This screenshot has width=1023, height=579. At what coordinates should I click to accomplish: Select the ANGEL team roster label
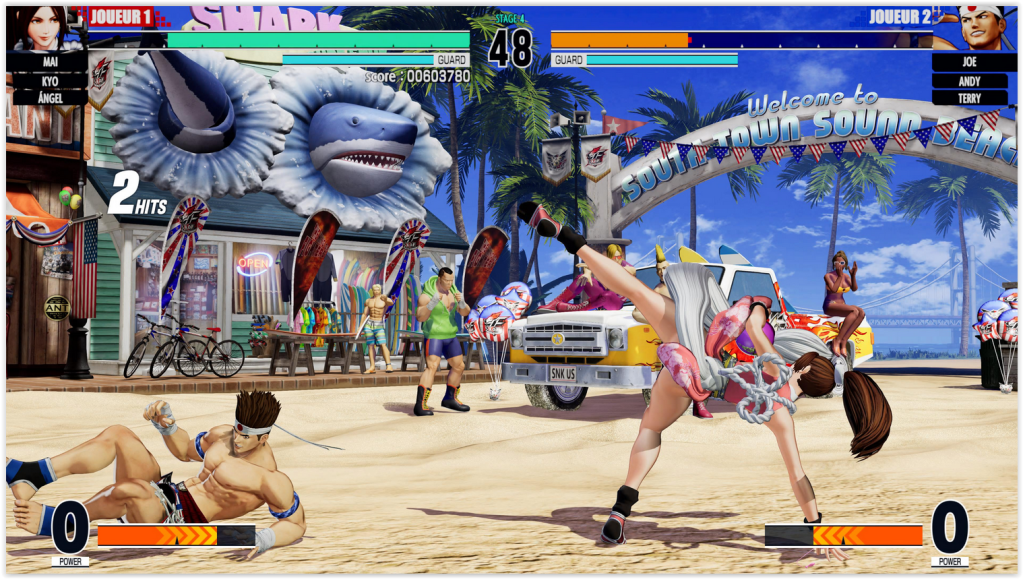tap(50, 97)
